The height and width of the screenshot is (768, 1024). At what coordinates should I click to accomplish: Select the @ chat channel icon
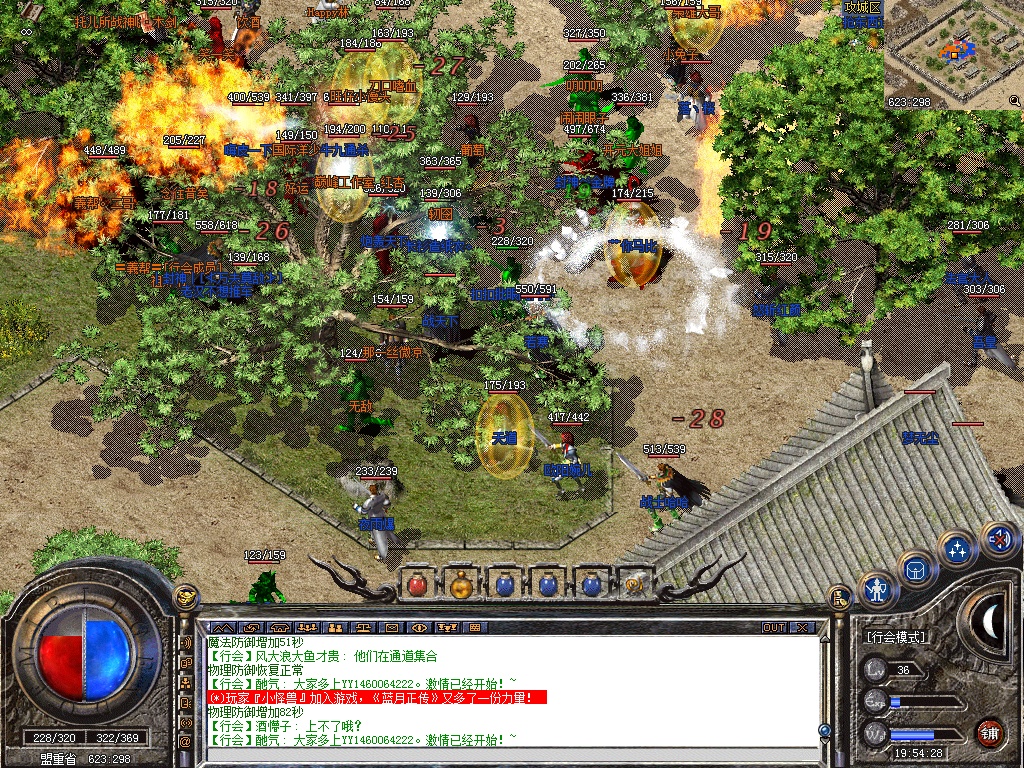(185, 743)
